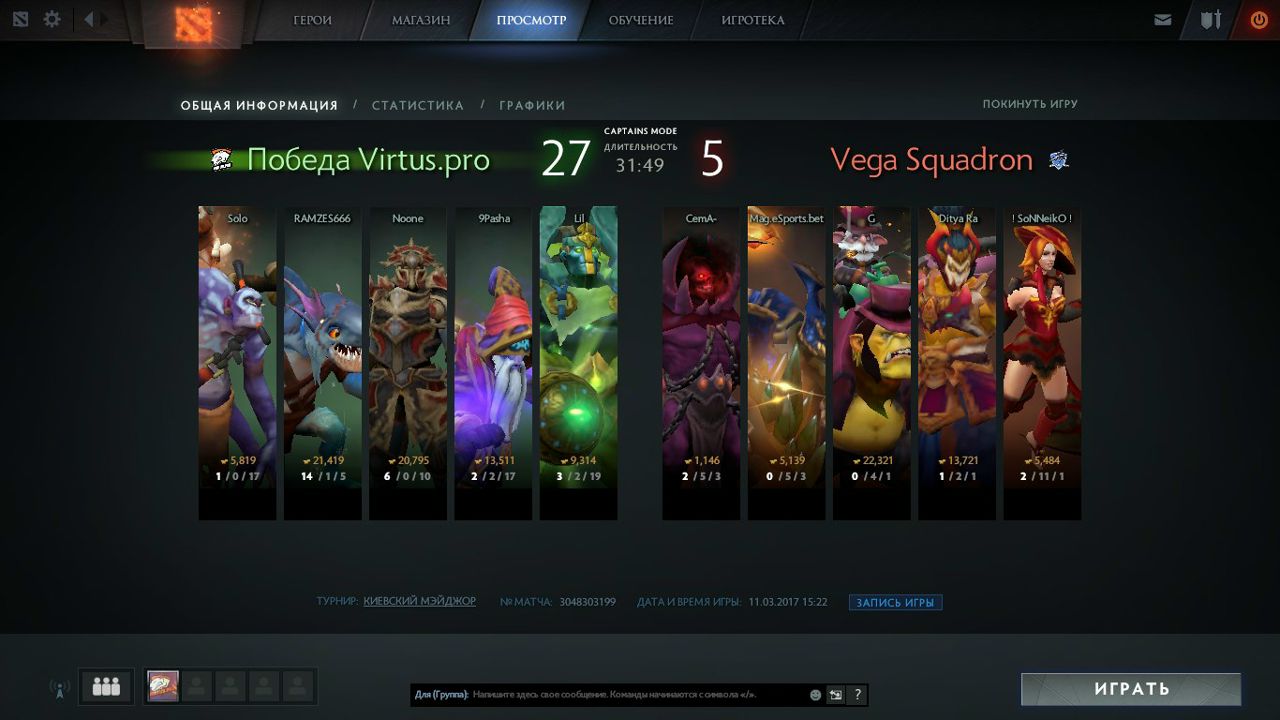Open the Kiev Major tournament link
1280x720 pixels.
click(419, 601)
